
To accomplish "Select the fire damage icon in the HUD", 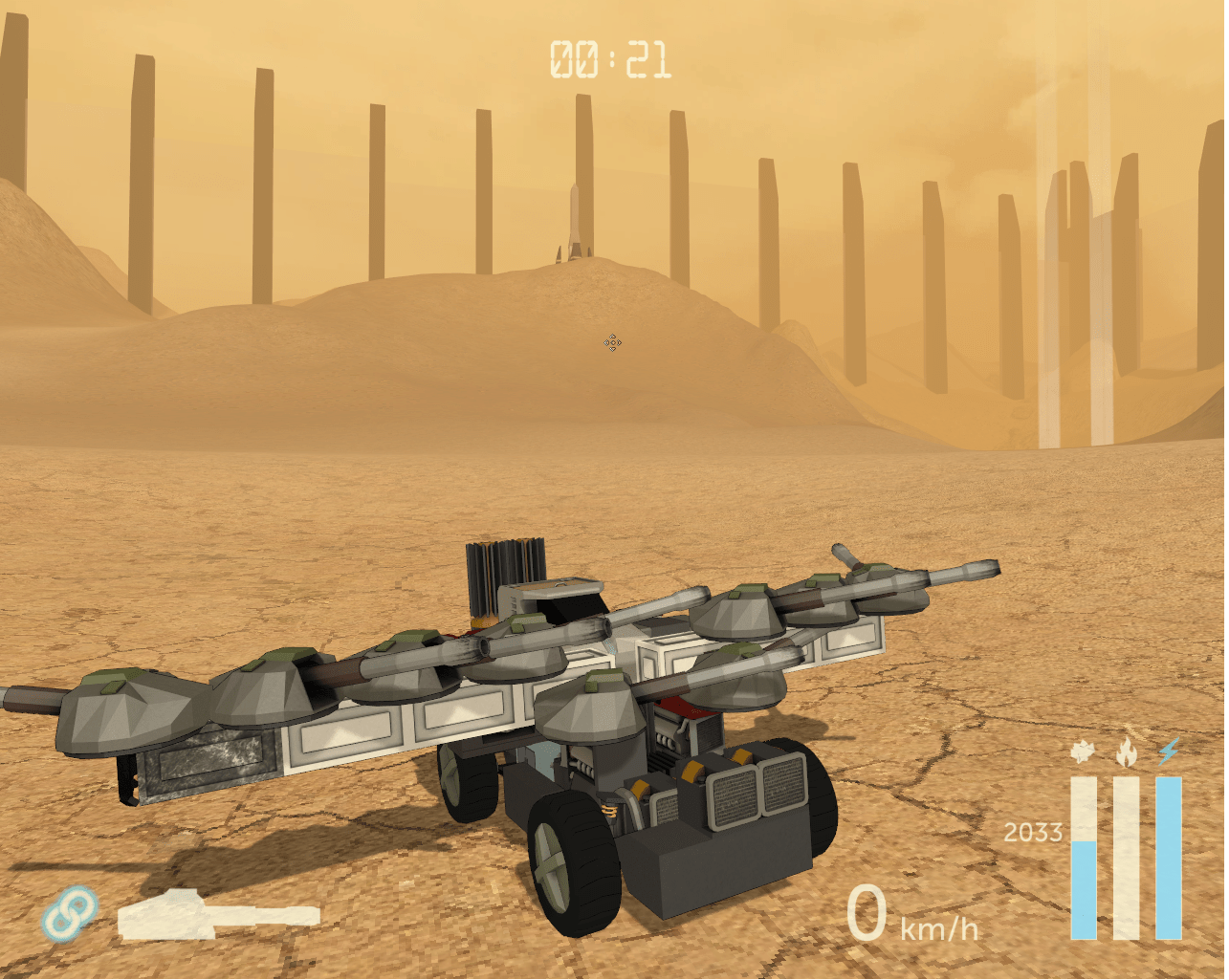I will [1126, 750].
